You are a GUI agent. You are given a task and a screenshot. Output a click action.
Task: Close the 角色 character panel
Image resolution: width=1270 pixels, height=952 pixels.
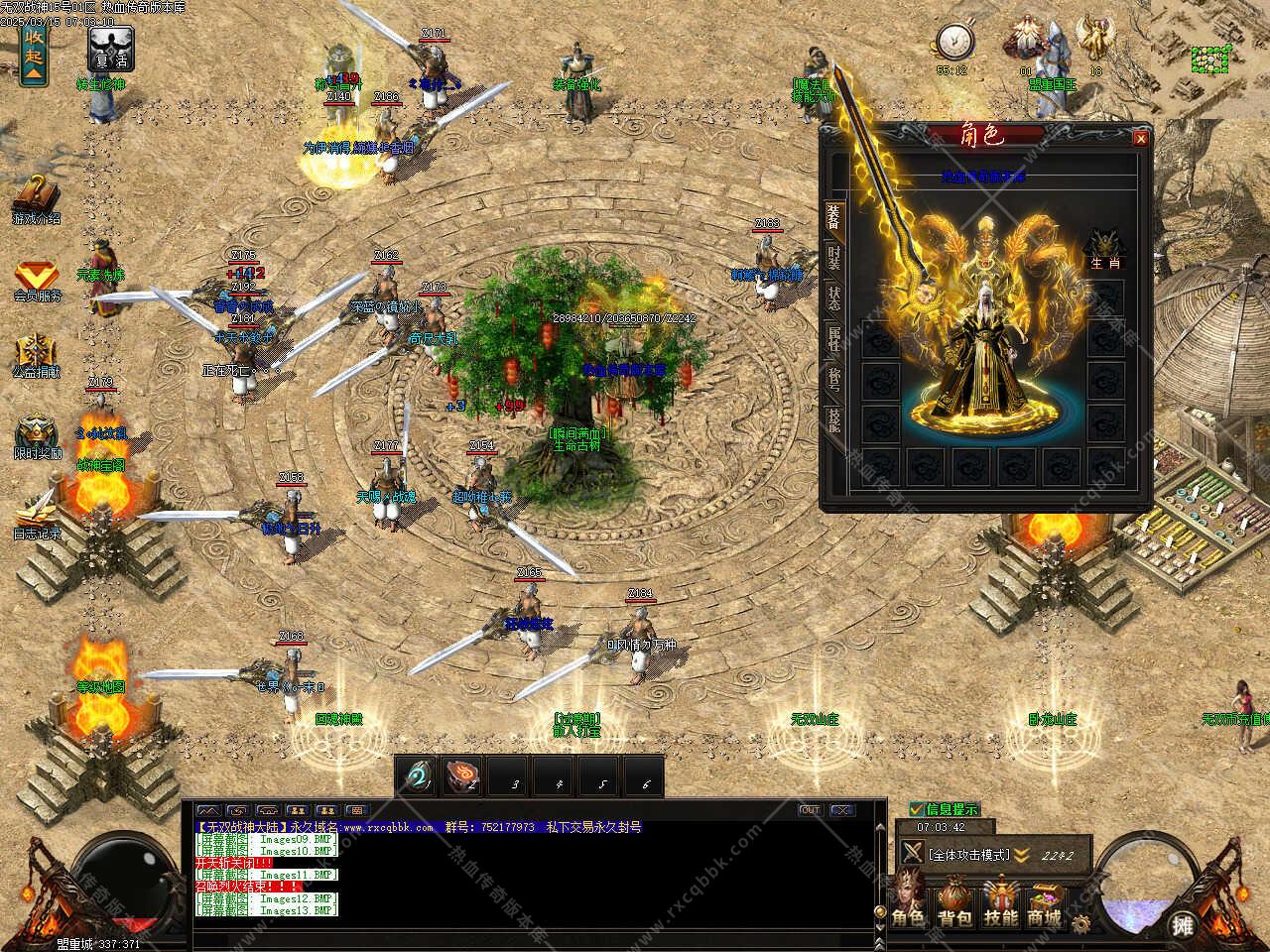[x=1140, y=139]
